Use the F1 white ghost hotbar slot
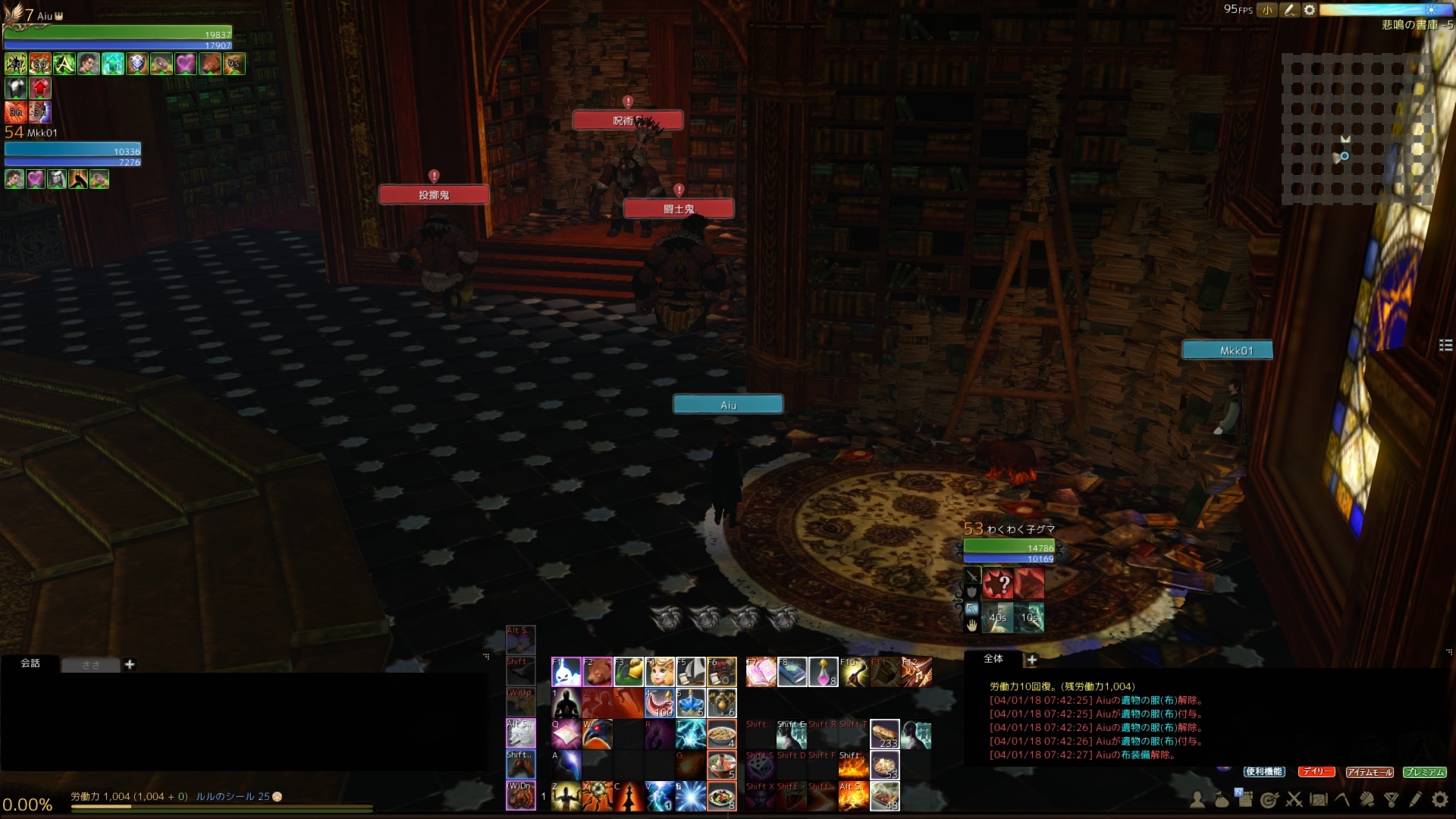Screen dimensions: 1456x819 [x=566, y=672]
